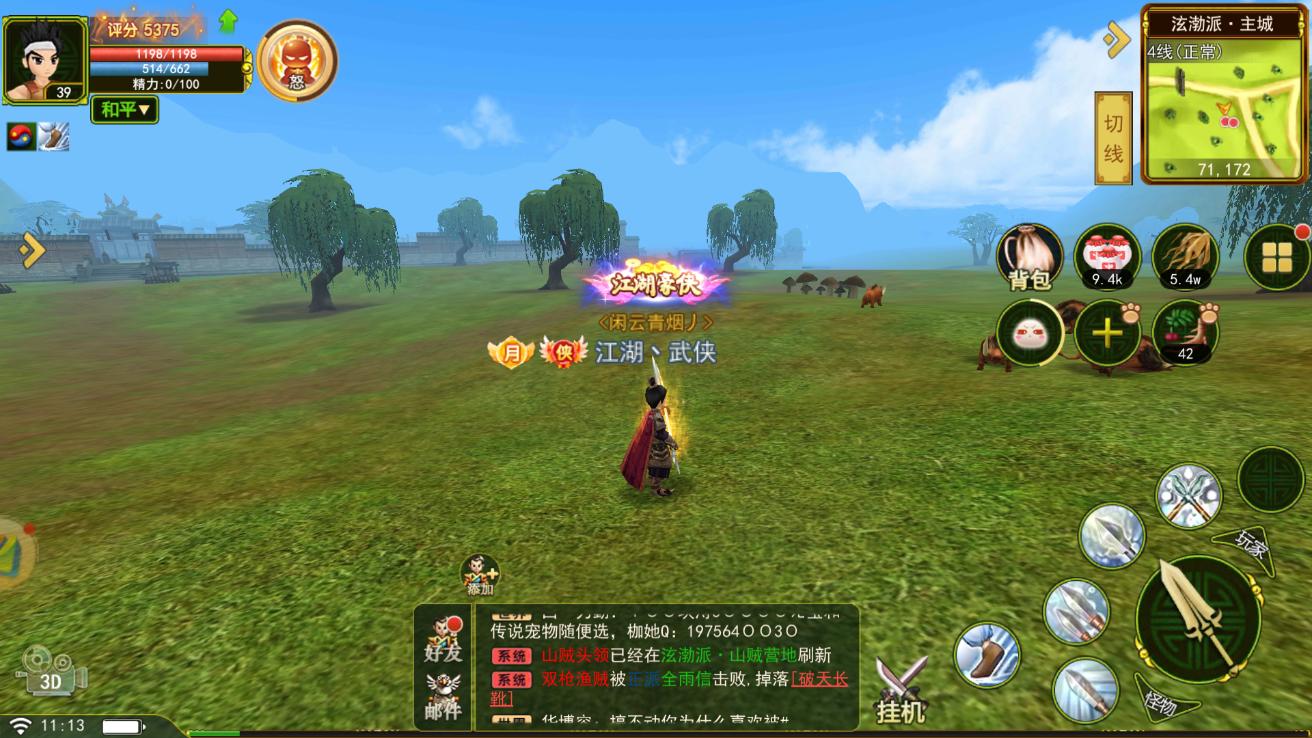Use the red potion with 9.4k
The height and width of the screenshot is (738, 1312).
tap(1107, 257)
